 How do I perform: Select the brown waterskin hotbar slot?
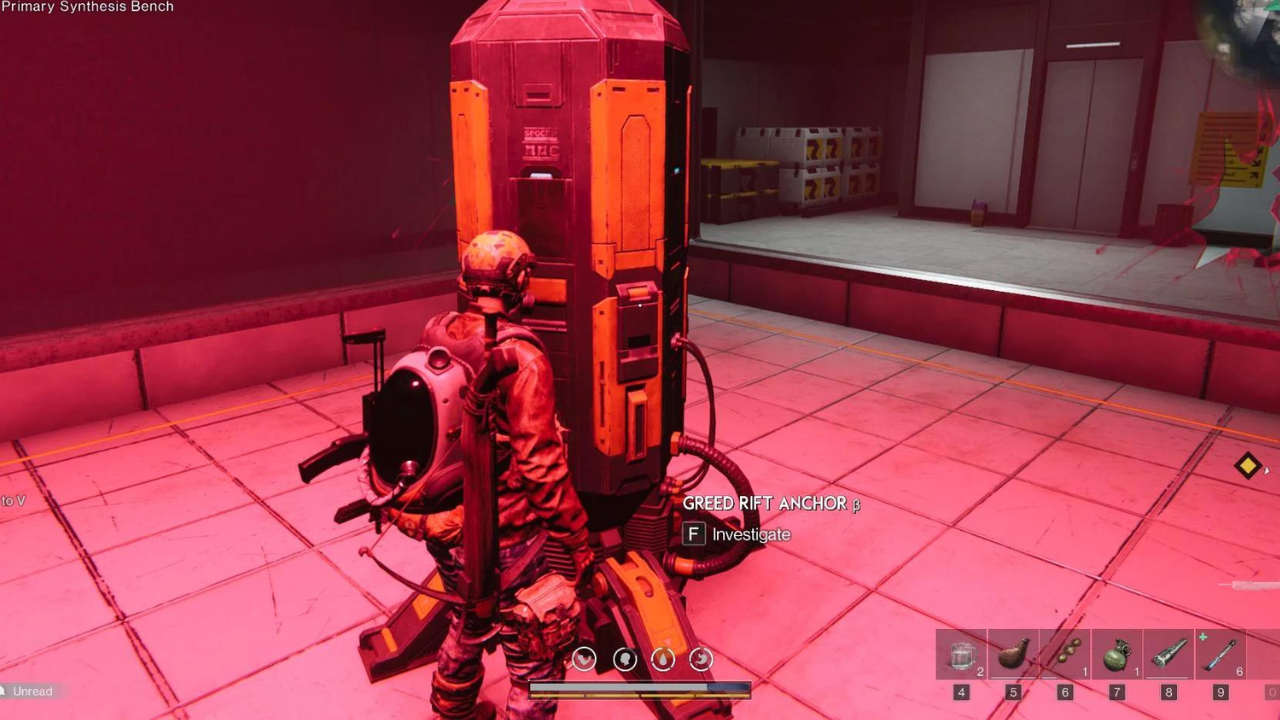tap(1013, 655)
